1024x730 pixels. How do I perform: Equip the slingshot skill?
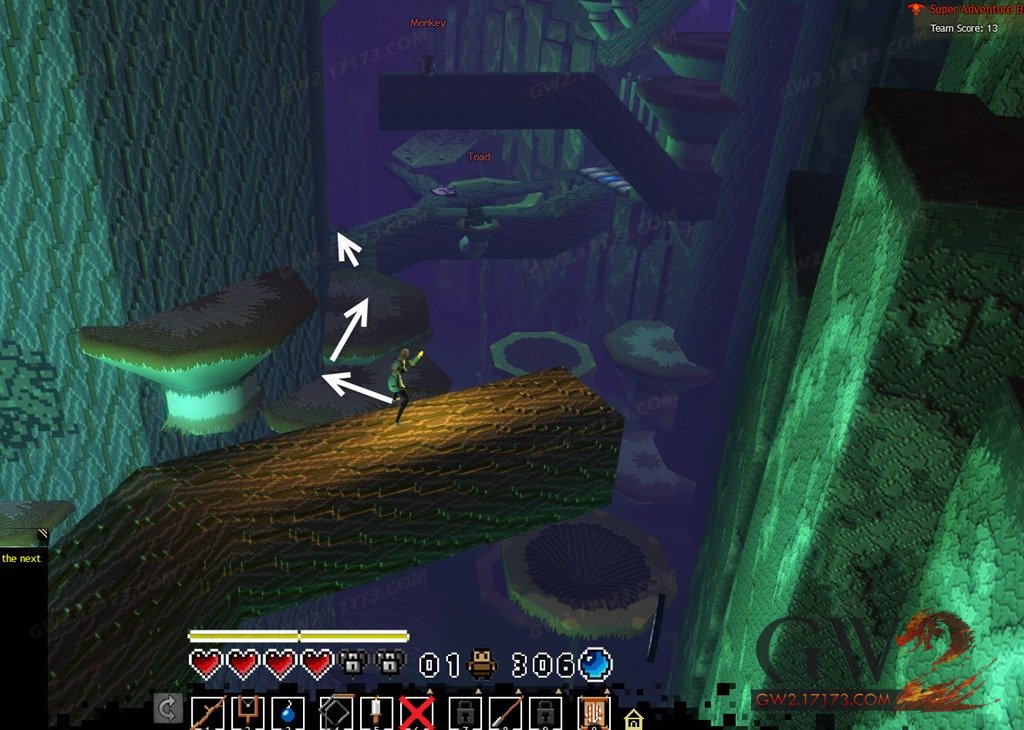tap(247, 712)
